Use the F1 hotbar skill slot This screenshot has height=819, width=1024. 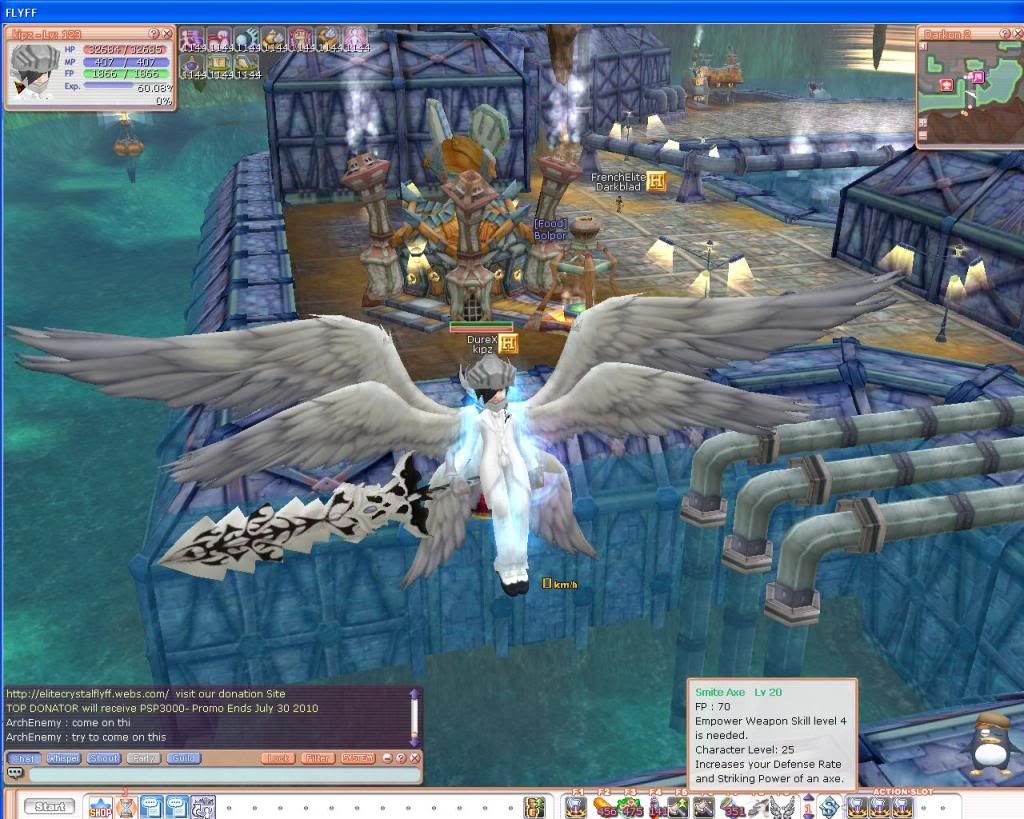click(x=576, y=806)
